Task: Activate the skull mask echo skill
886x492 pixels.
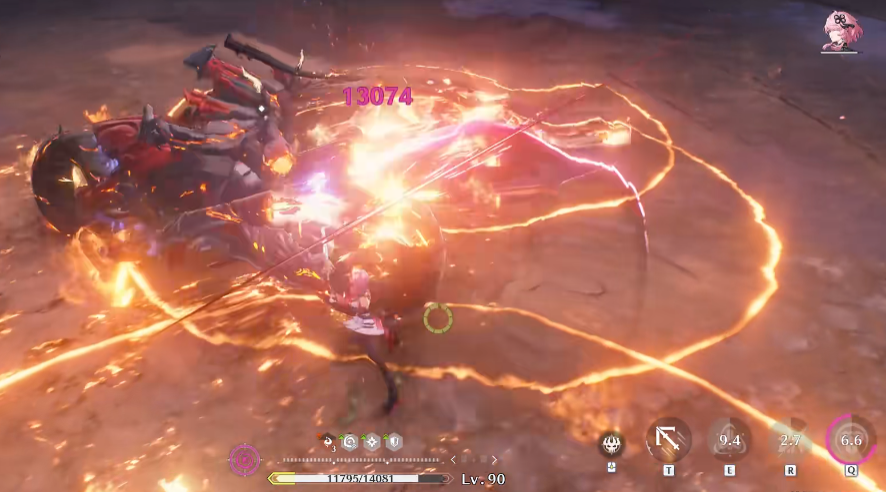Action: pyautogui.click(x=611, y=444)
